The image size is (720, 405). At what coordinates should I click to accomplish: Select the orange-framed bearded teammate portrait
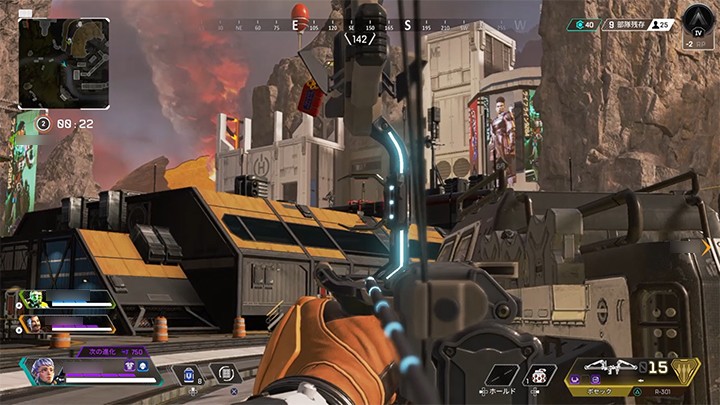[33, 324]
